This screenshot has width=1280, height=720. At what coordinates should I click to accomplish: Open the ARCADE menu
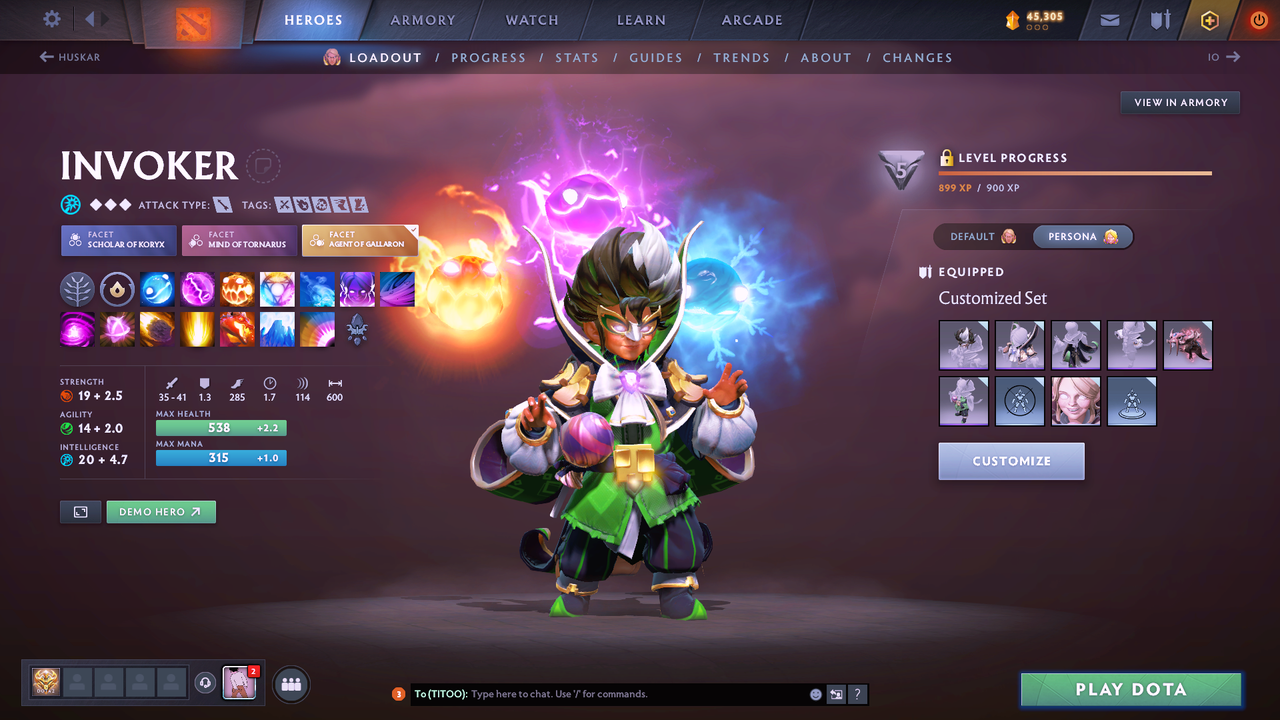[751, 19]
